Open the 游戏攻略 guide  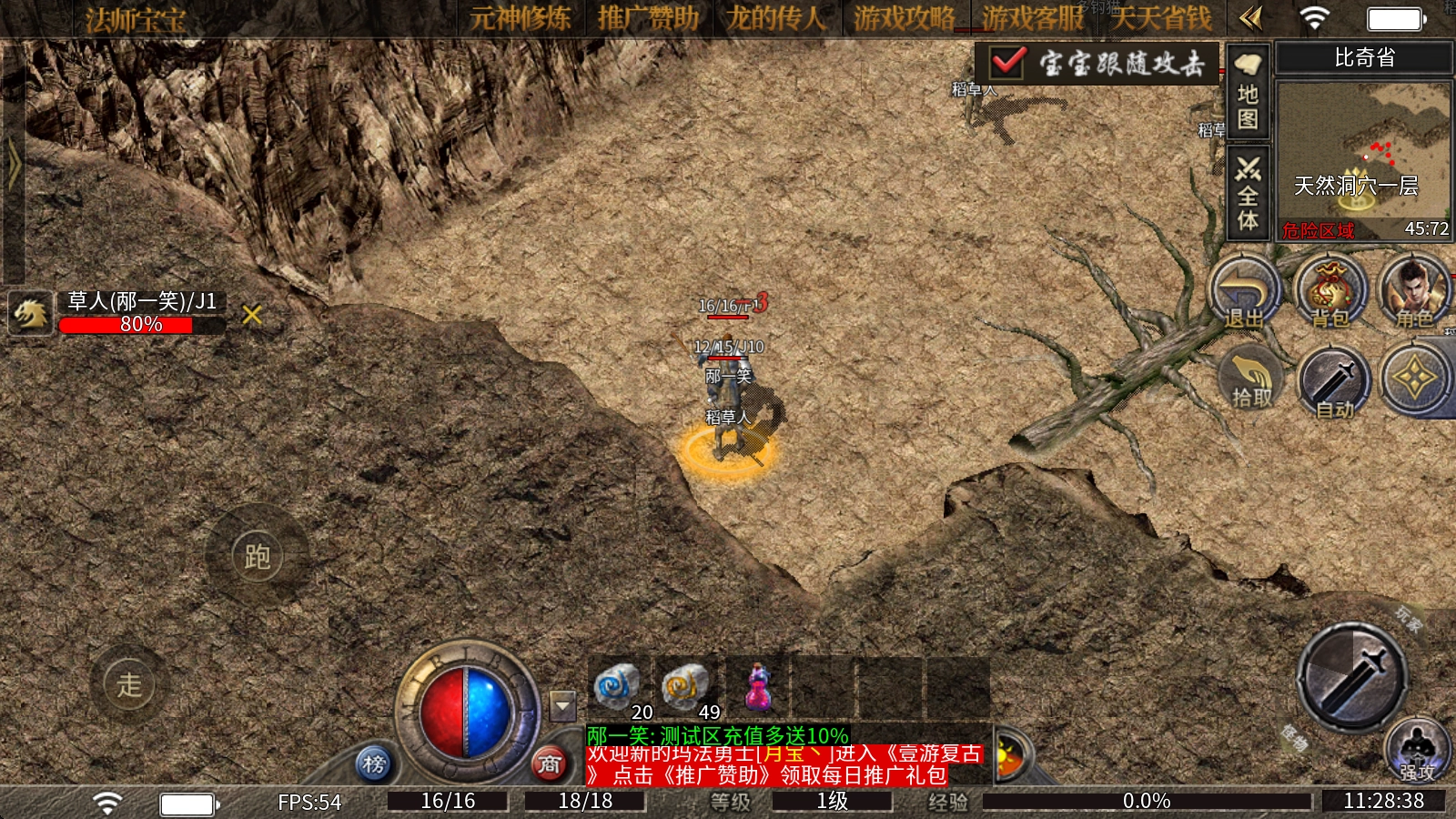pos(904,18)
